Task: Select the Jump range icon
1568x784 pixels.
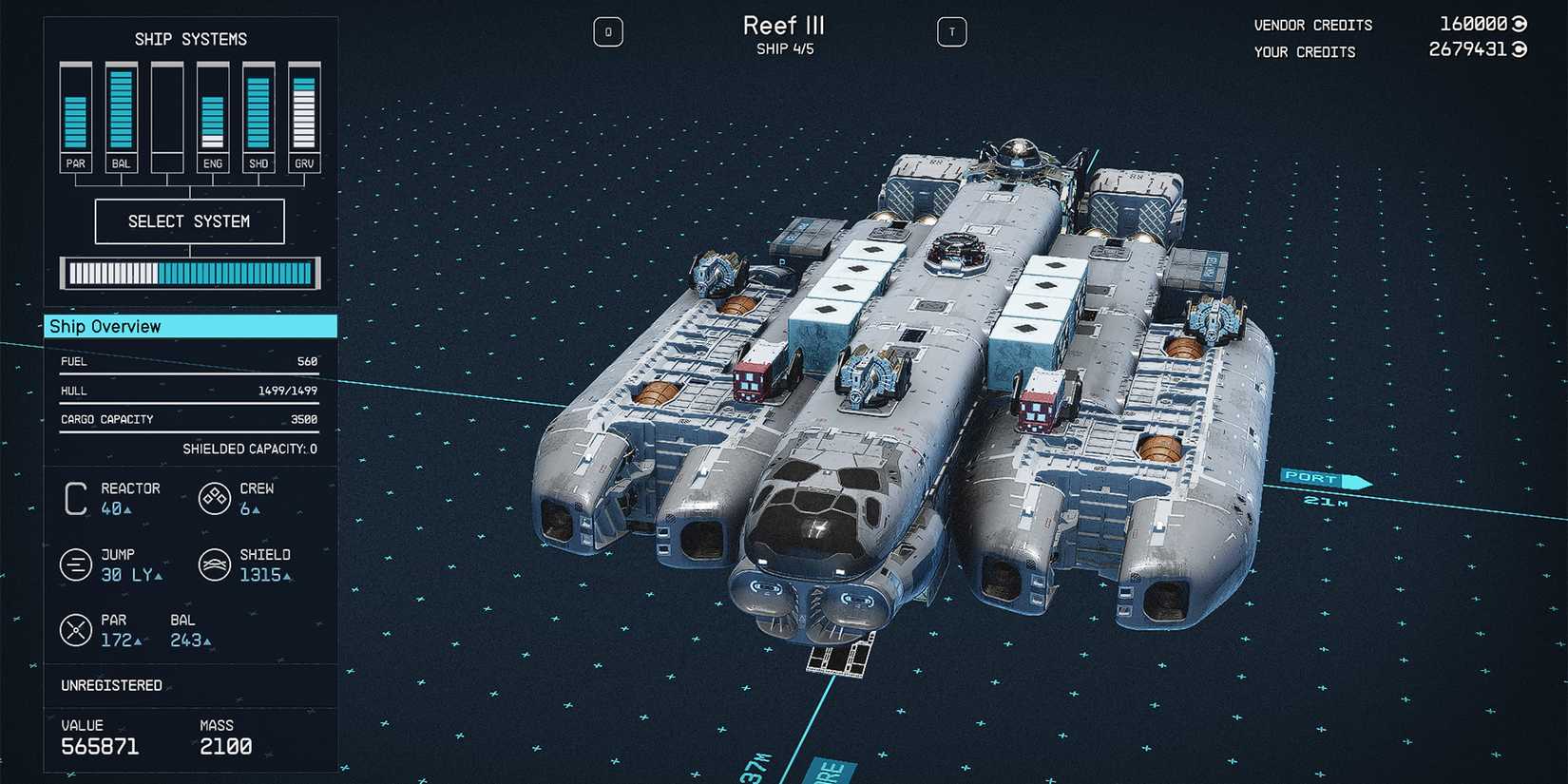Action: click(76, 564)
